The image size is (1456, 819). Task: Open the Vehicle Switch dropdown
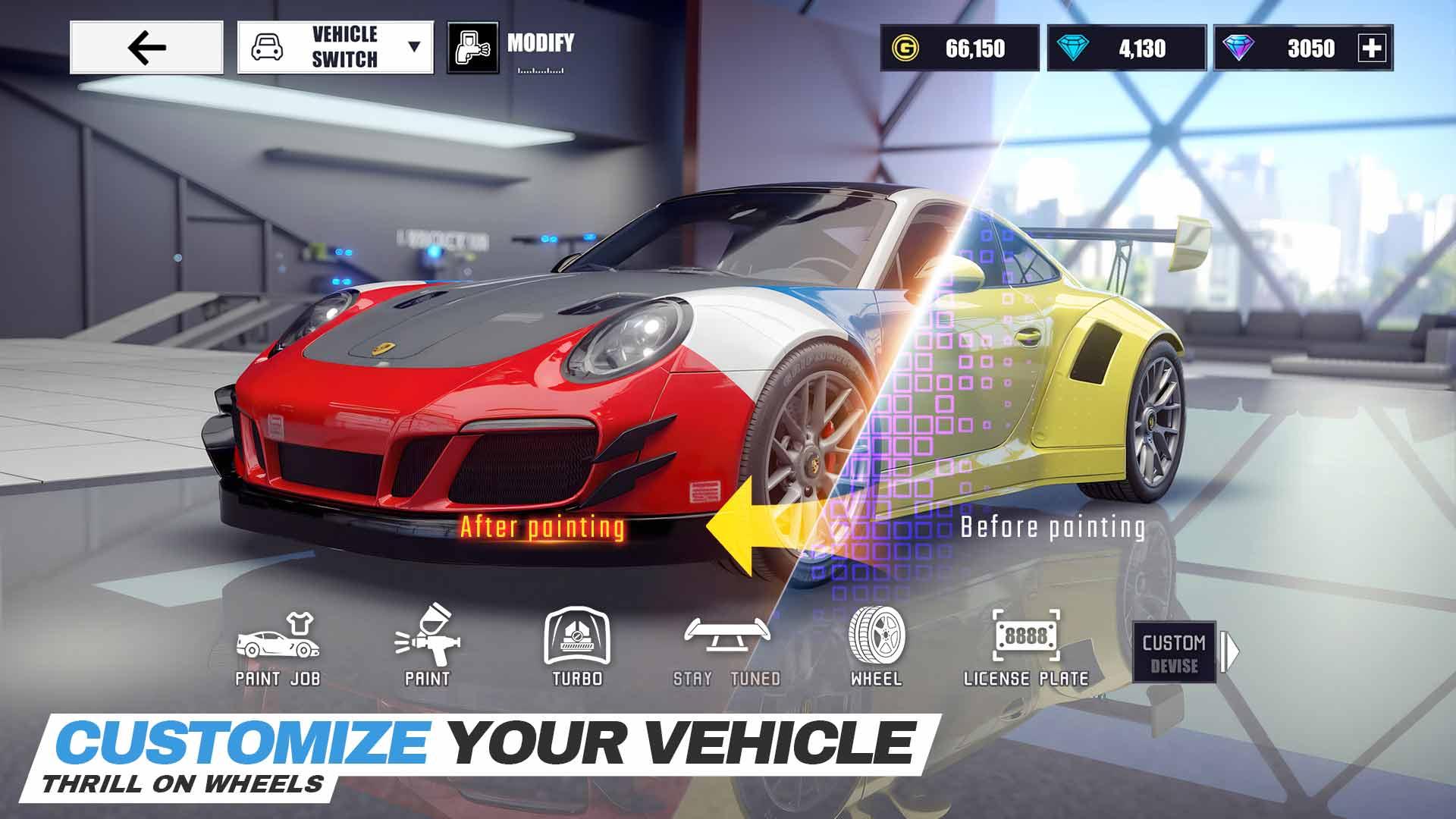coord(335,48)
